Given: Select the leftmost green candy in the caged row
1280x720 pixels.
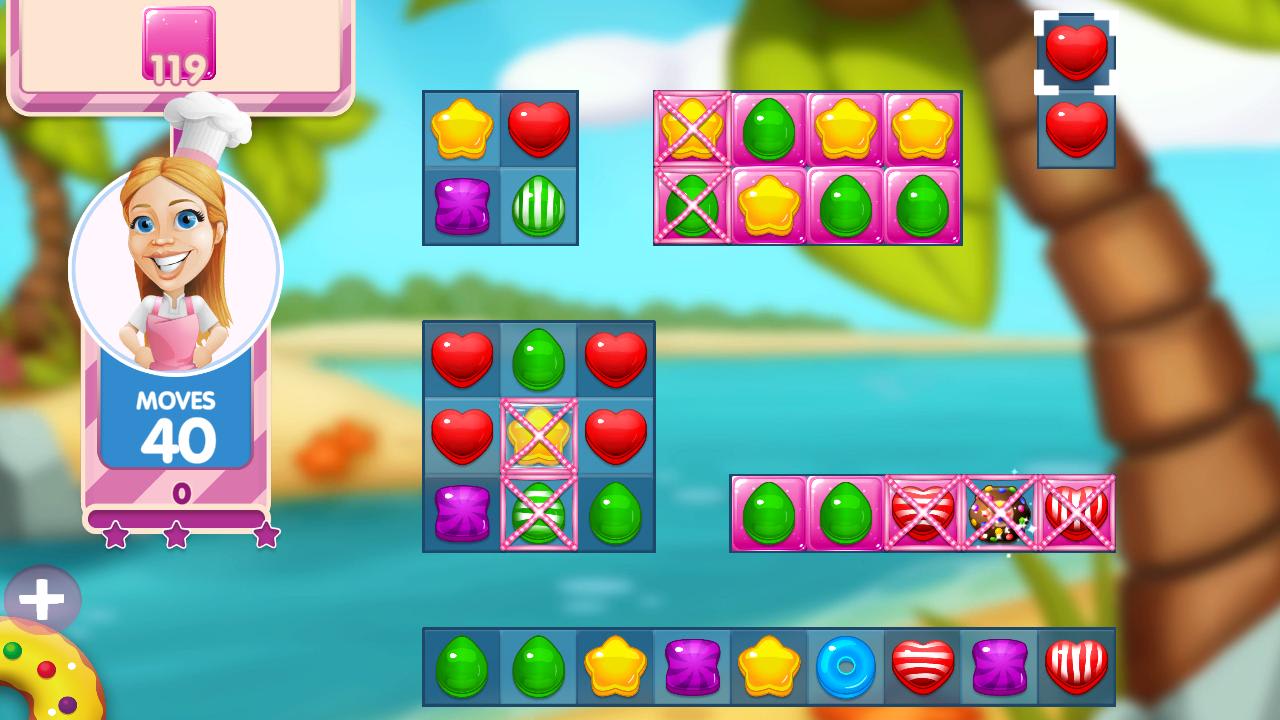Looking at the screenshot, I should click(768, 514).
